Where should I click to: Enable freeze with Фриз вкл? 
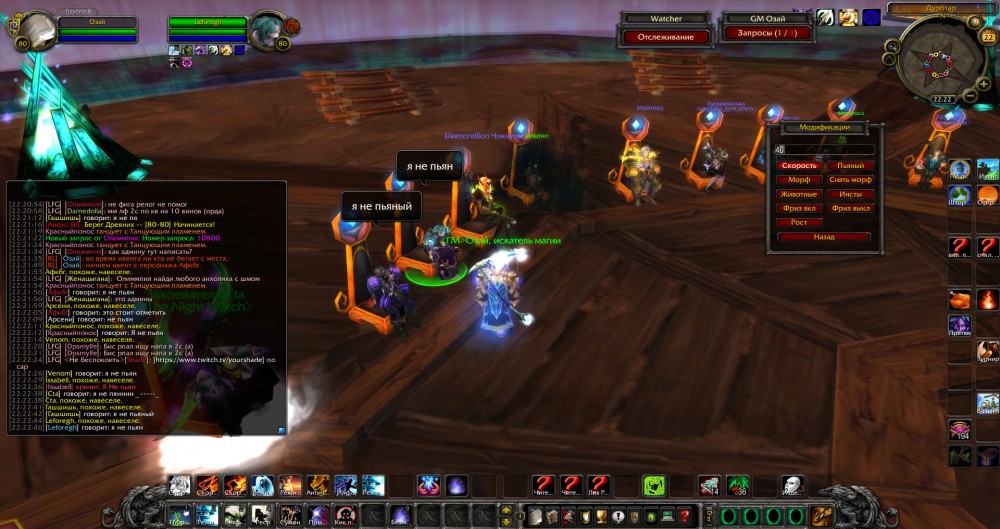(799, 208)
